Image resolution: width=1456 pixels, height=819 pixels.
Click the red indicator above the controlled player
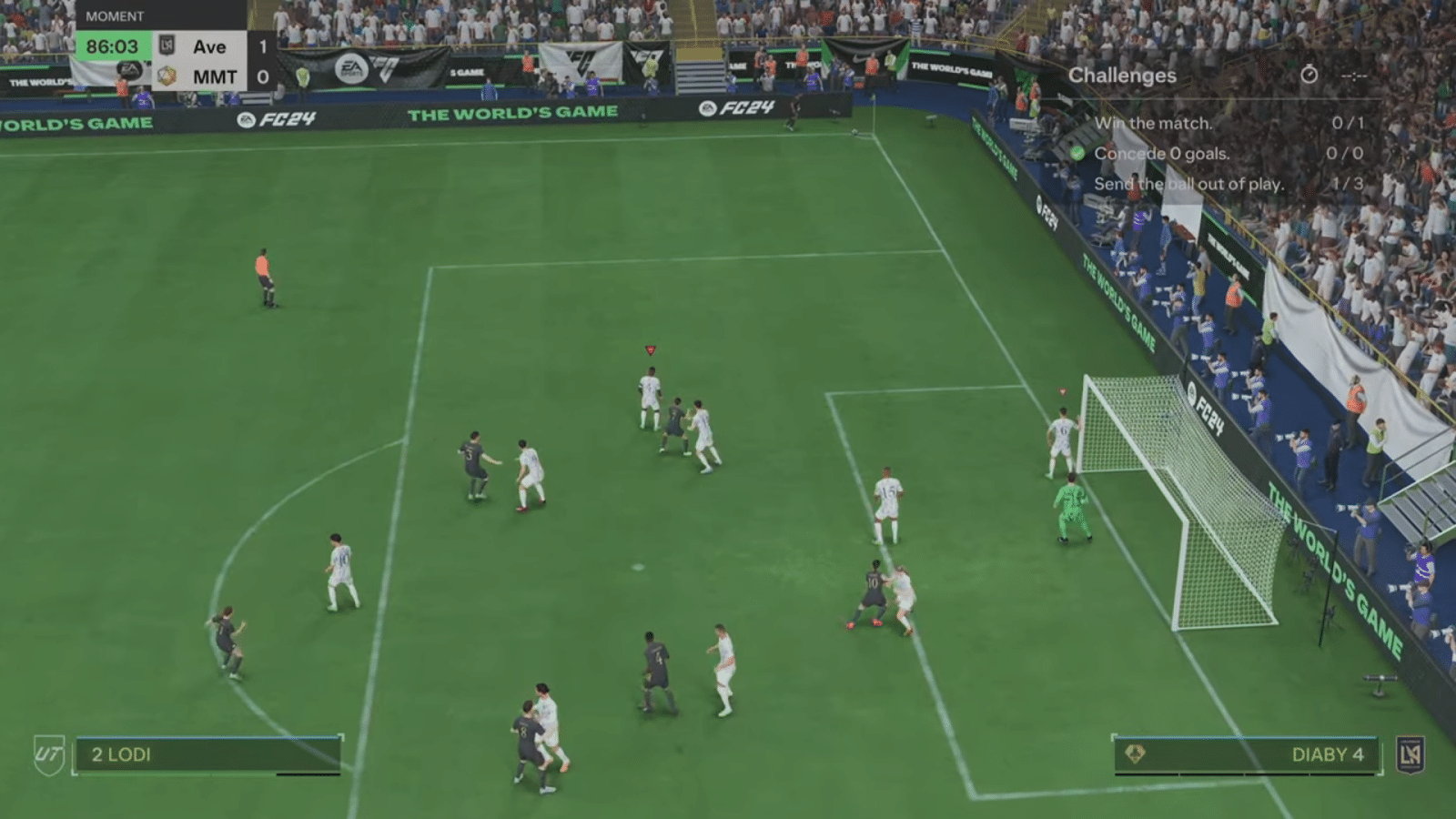pos(650,347)
